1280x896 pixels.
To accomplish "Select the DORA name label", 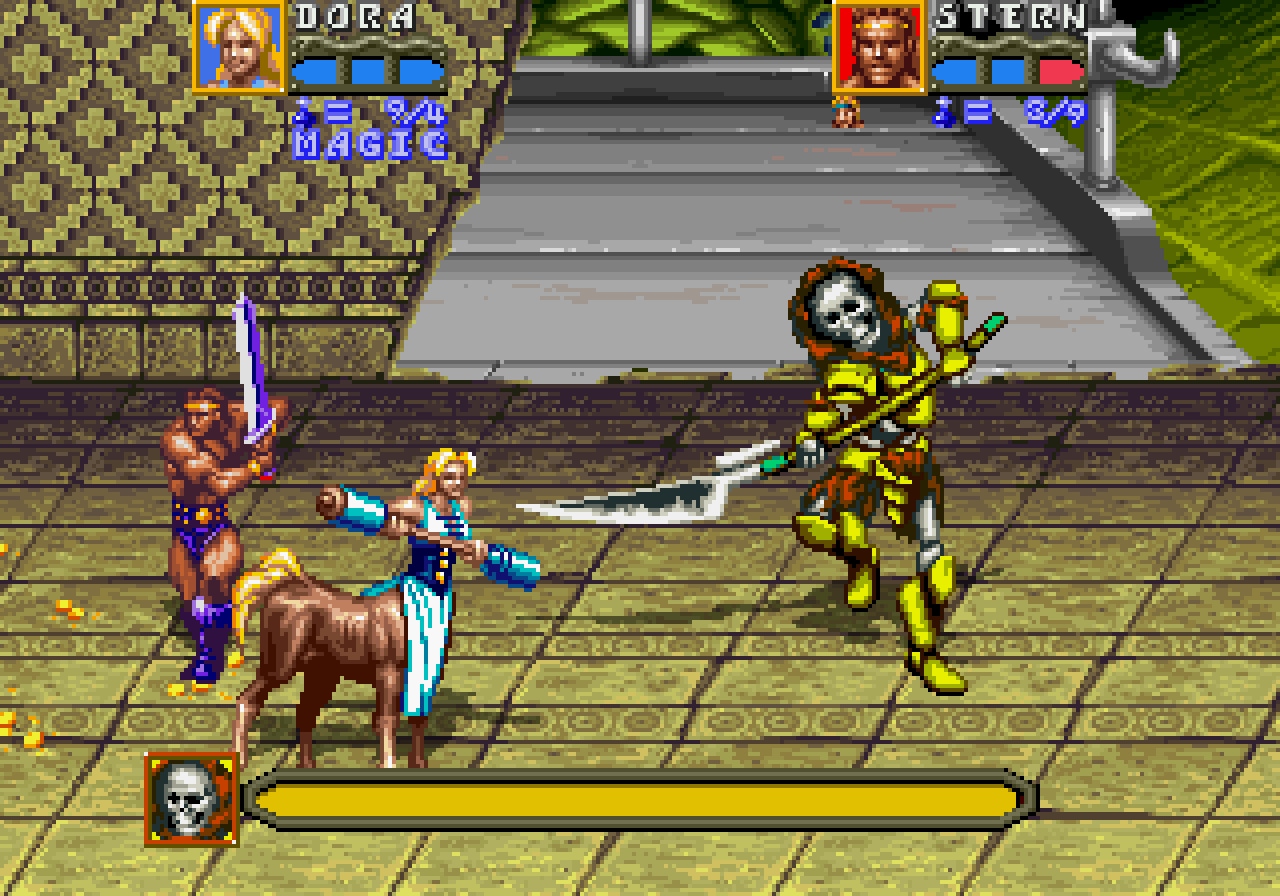I will 357,15.
